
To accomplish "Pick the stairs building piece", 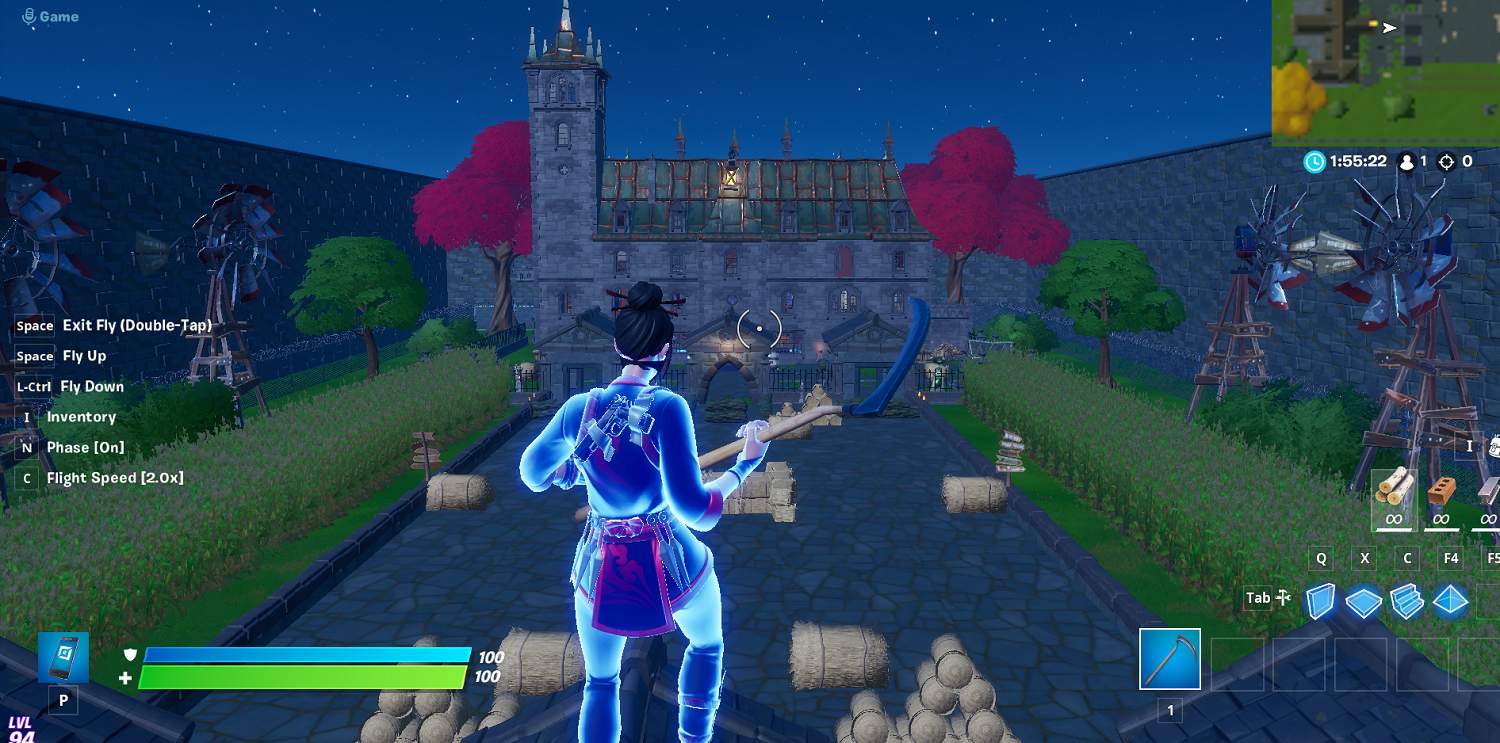I will (x=1406, y=602).
